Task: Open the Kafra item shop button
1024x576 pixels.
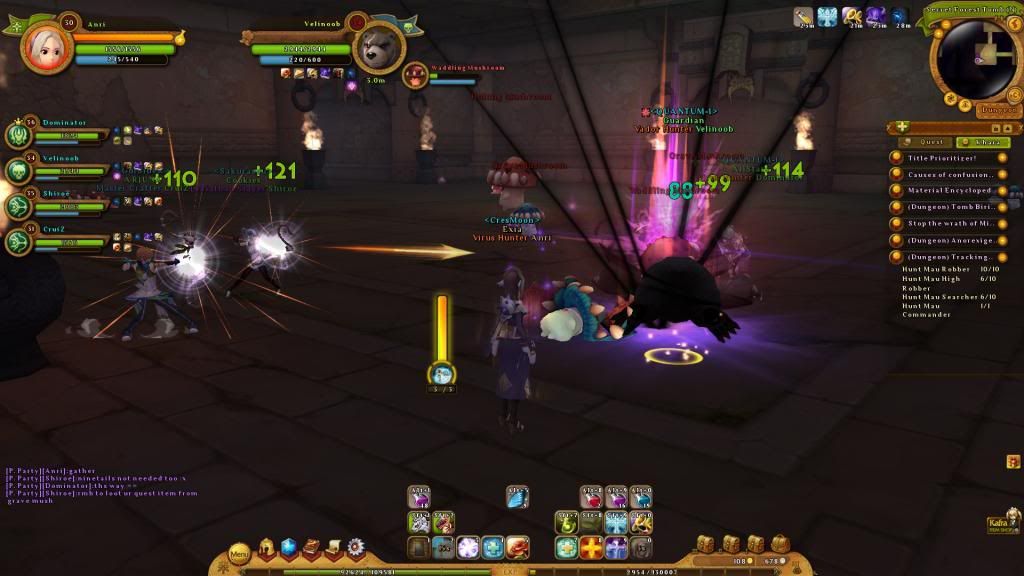Action: point(1001,524)
